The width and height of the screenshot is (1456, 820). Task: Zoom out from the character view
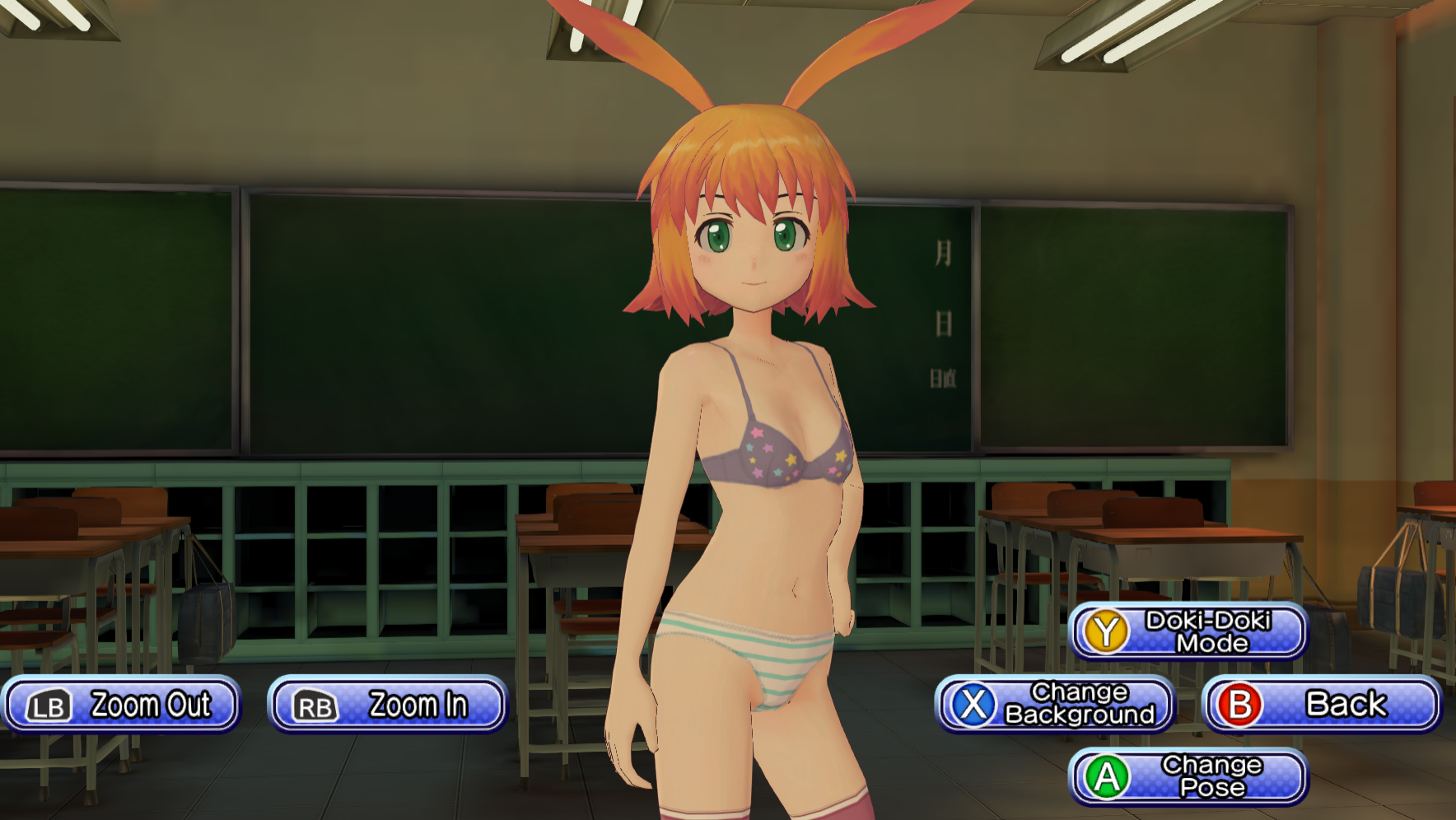tap(121, 705)
